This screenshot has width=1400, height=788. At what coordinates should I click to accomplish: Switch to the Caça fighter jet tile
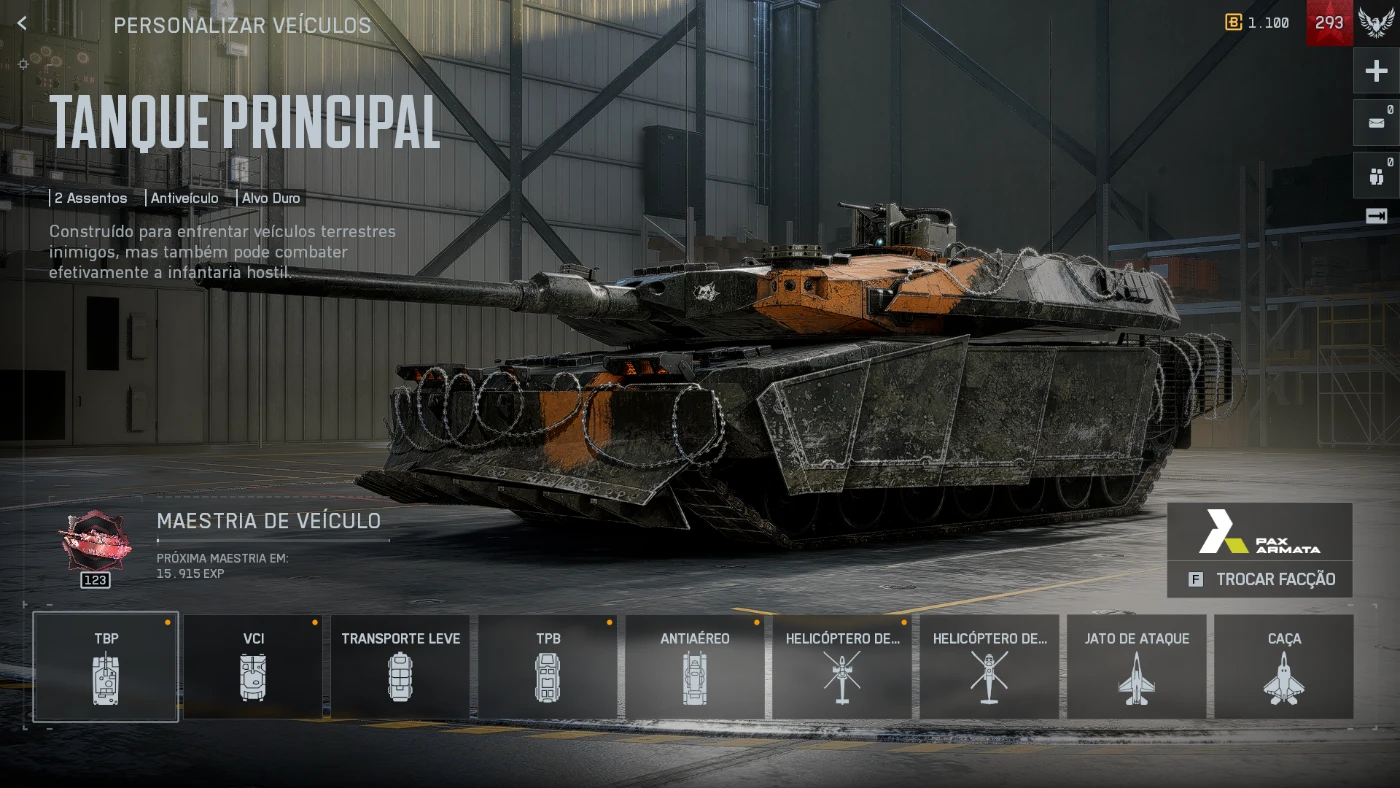(1283, 666)
